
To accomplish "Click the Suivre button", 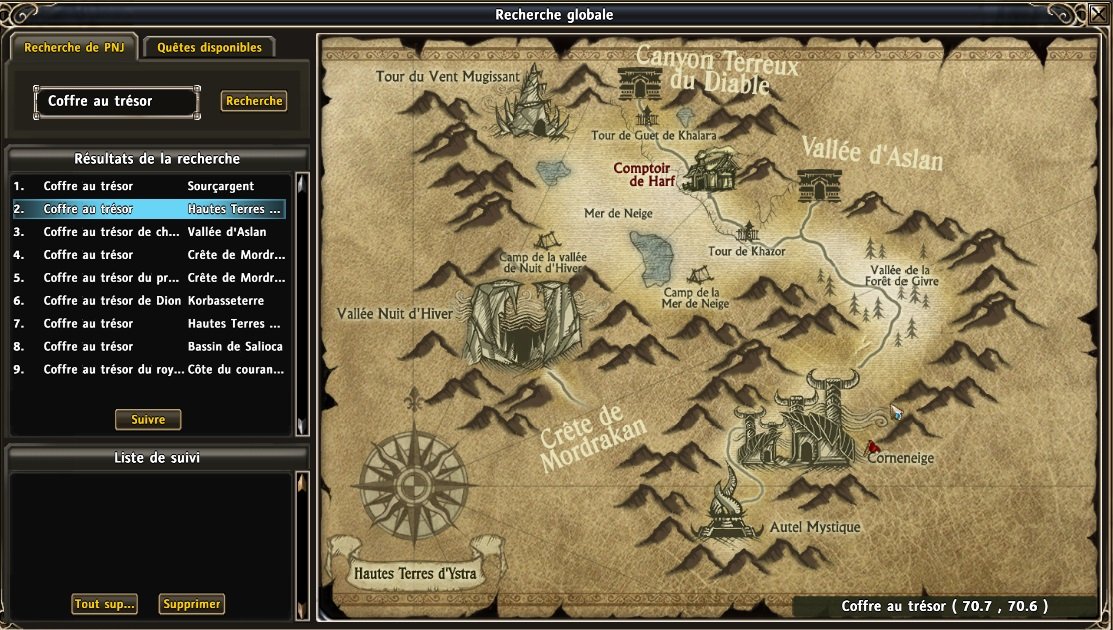I will (x=148, y=419).
